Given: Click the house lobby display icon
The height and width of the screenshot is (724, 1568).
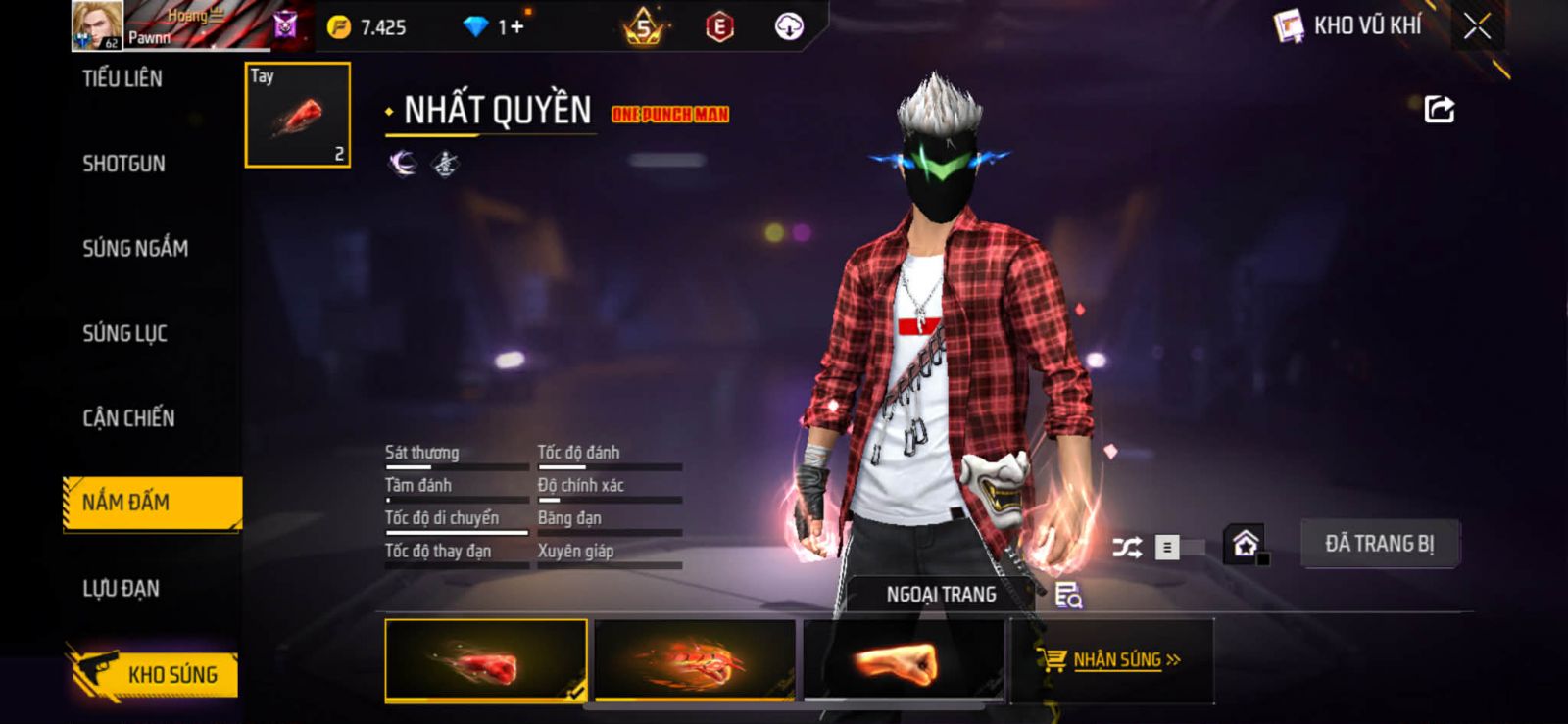Looking at the screenshot, I should [1246, 544].
